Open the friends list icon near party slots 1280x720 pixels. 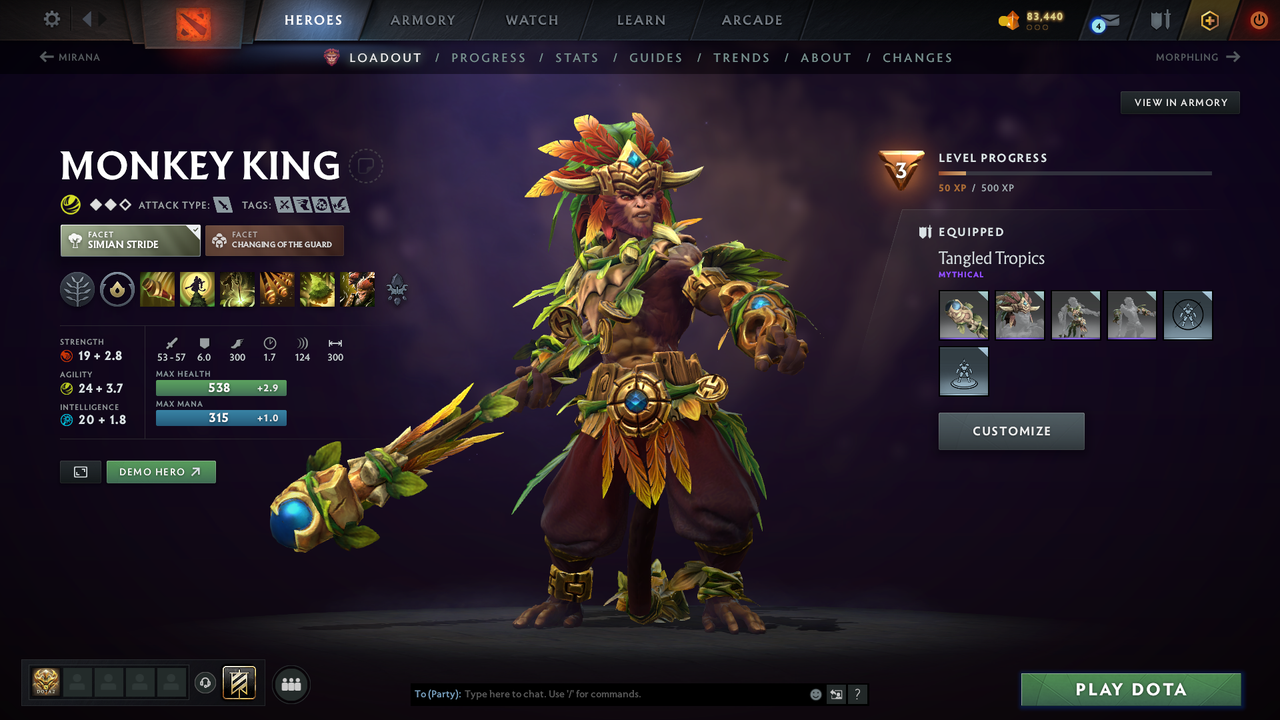click(x=290, y=683)
